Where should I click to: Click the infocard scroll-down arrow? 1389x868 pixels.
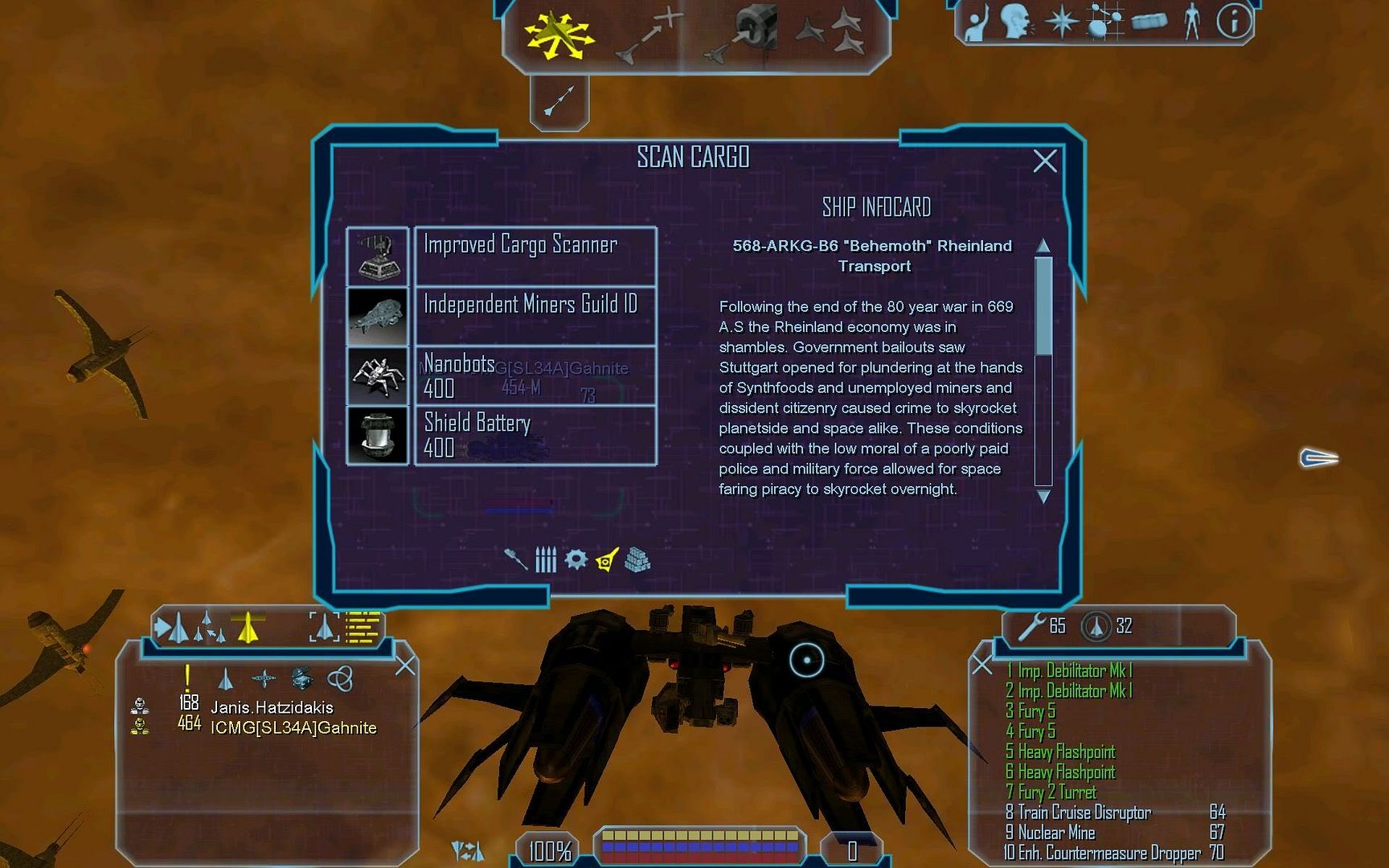tap(1043, 497)
